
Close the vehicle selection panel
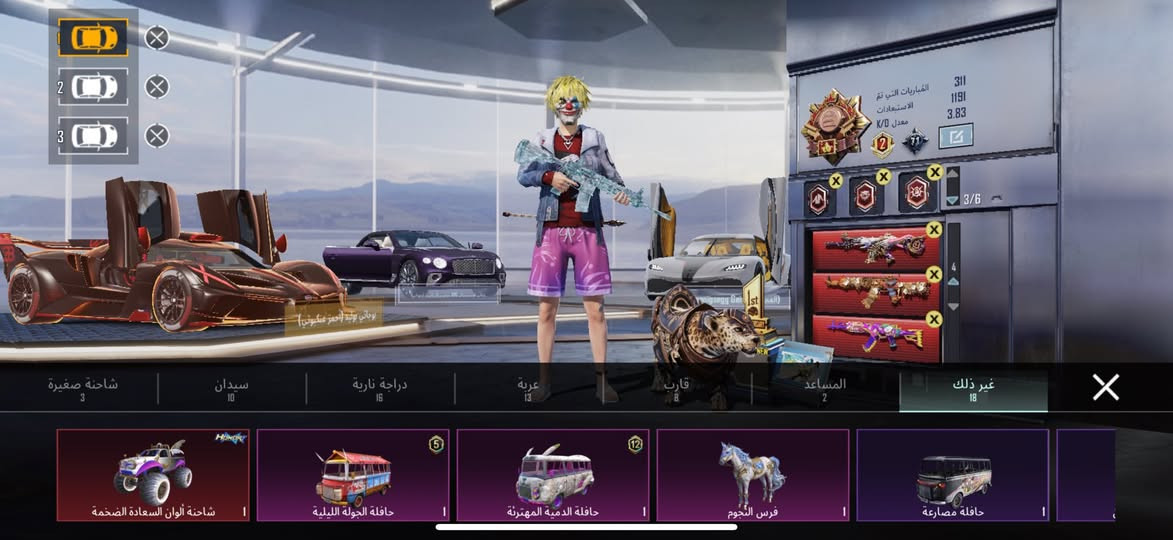click(x=1105, y=388)
